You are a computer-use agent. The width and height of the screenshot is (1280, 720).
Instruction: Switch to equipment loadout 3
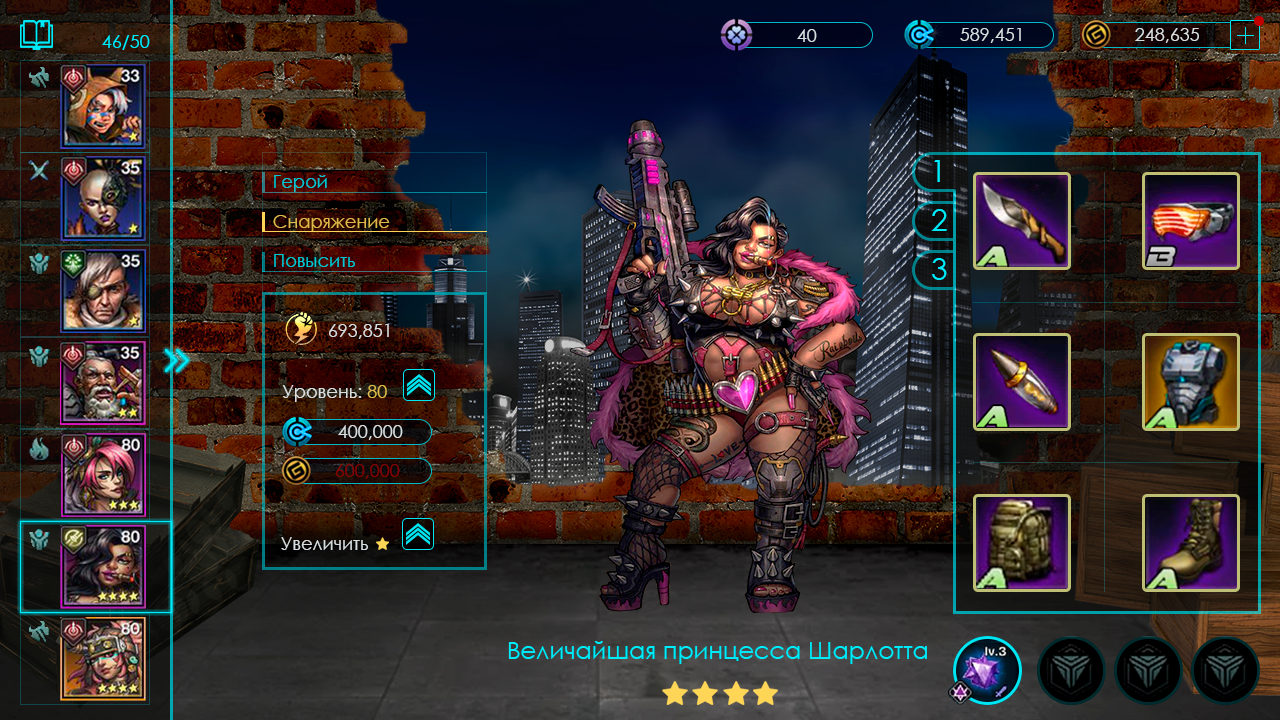point(936,269)
